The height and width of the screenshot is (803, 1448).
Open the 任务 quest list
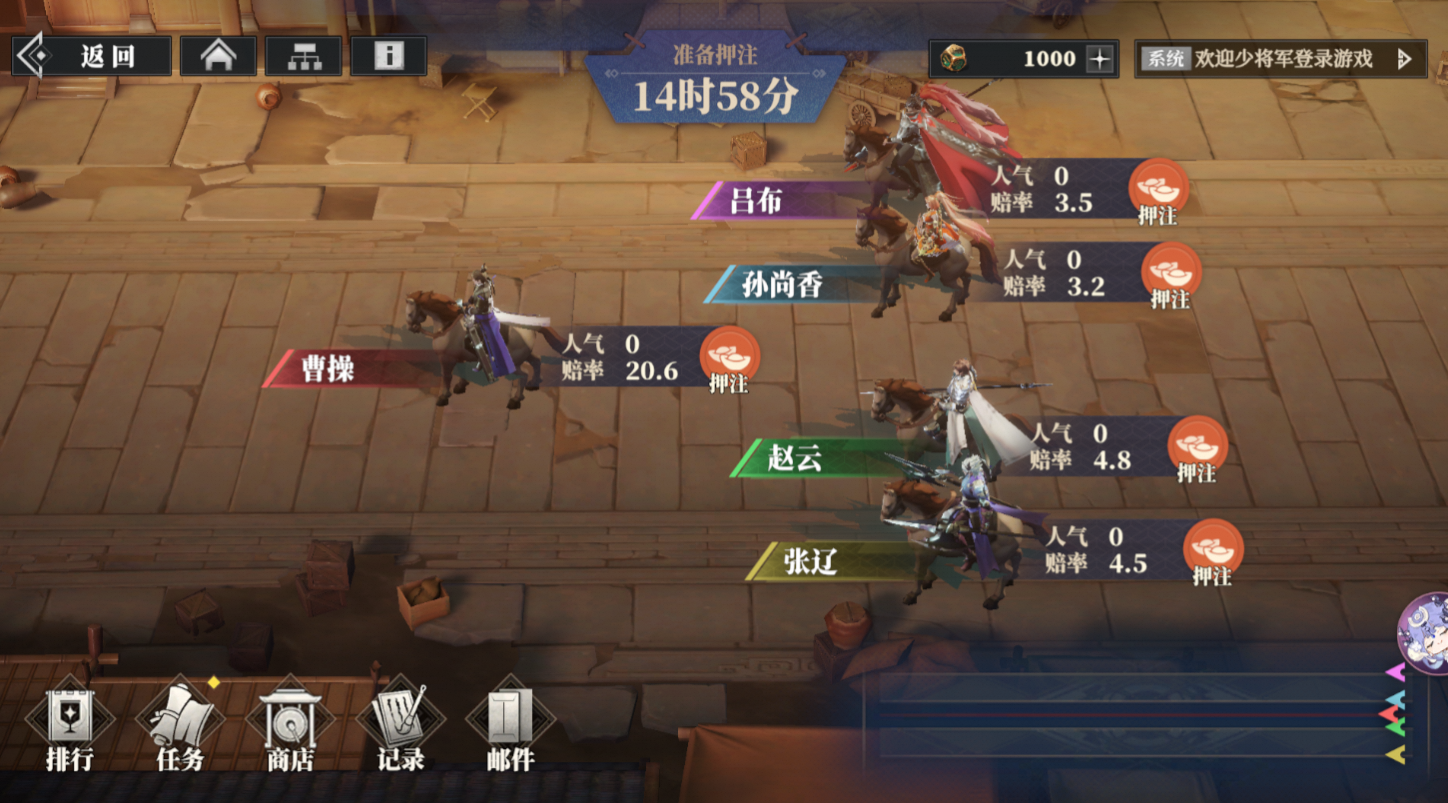(x=180, y=727)
